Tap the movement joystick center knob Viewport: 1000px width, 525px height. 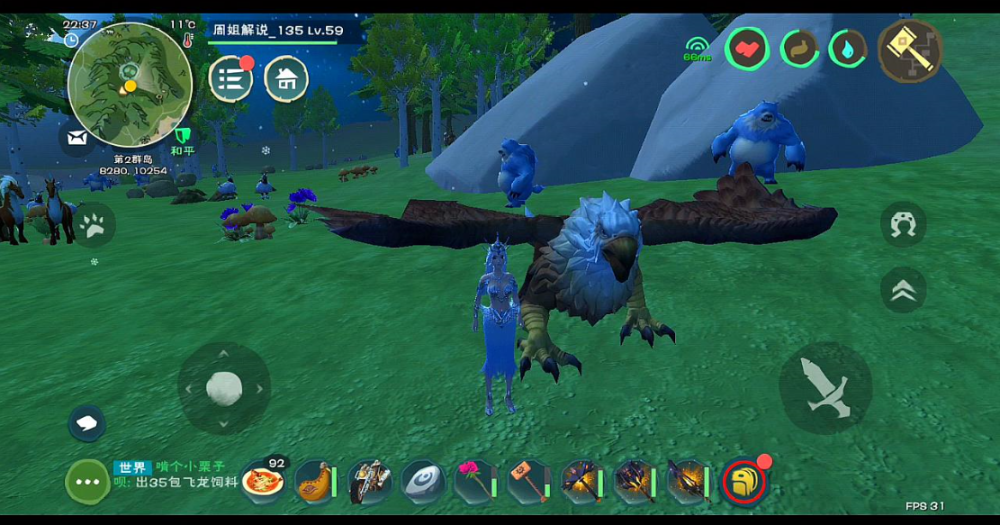point(223,388)
